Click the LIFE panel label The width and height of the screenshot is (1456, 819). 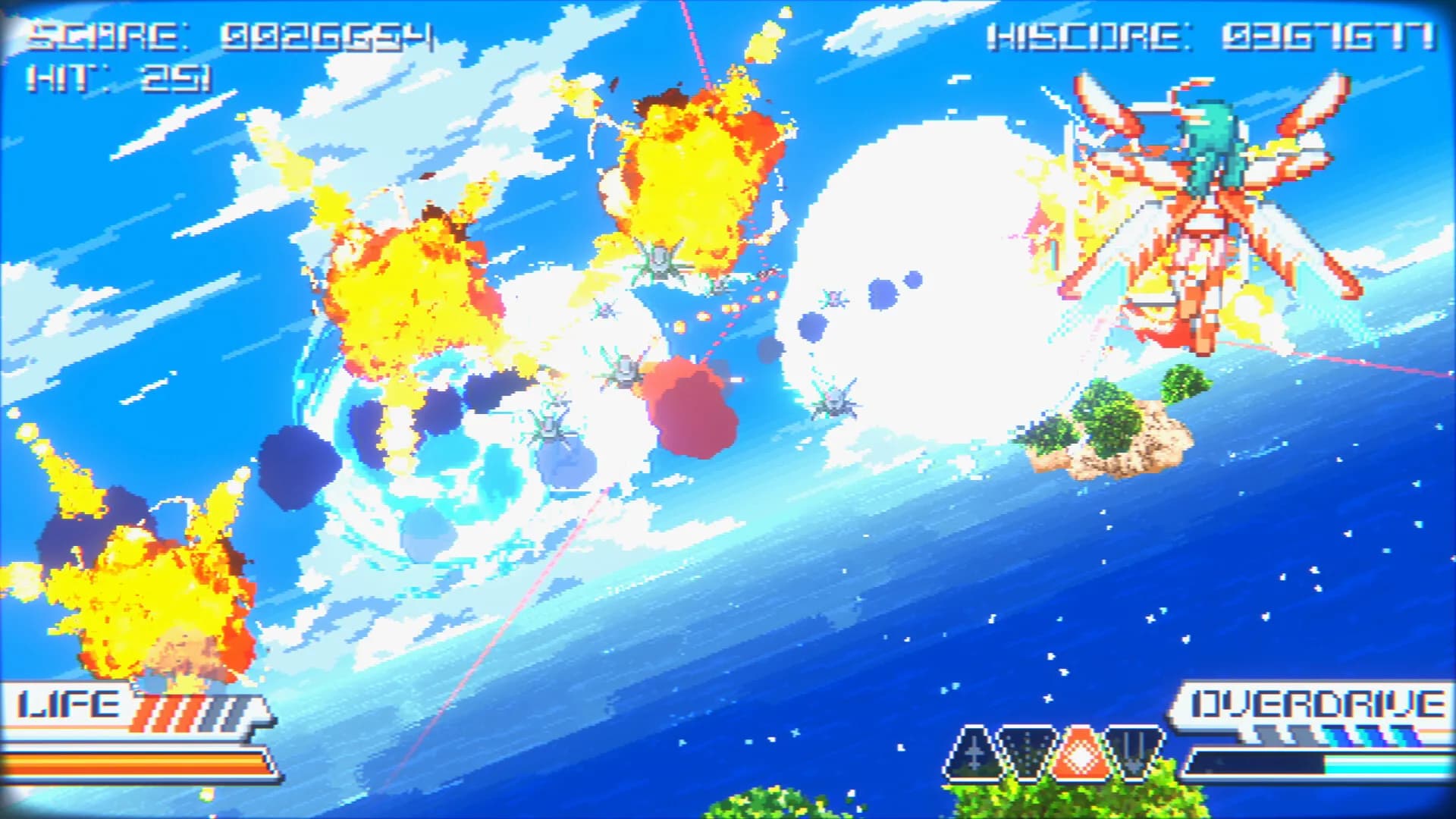coord(68,705)
